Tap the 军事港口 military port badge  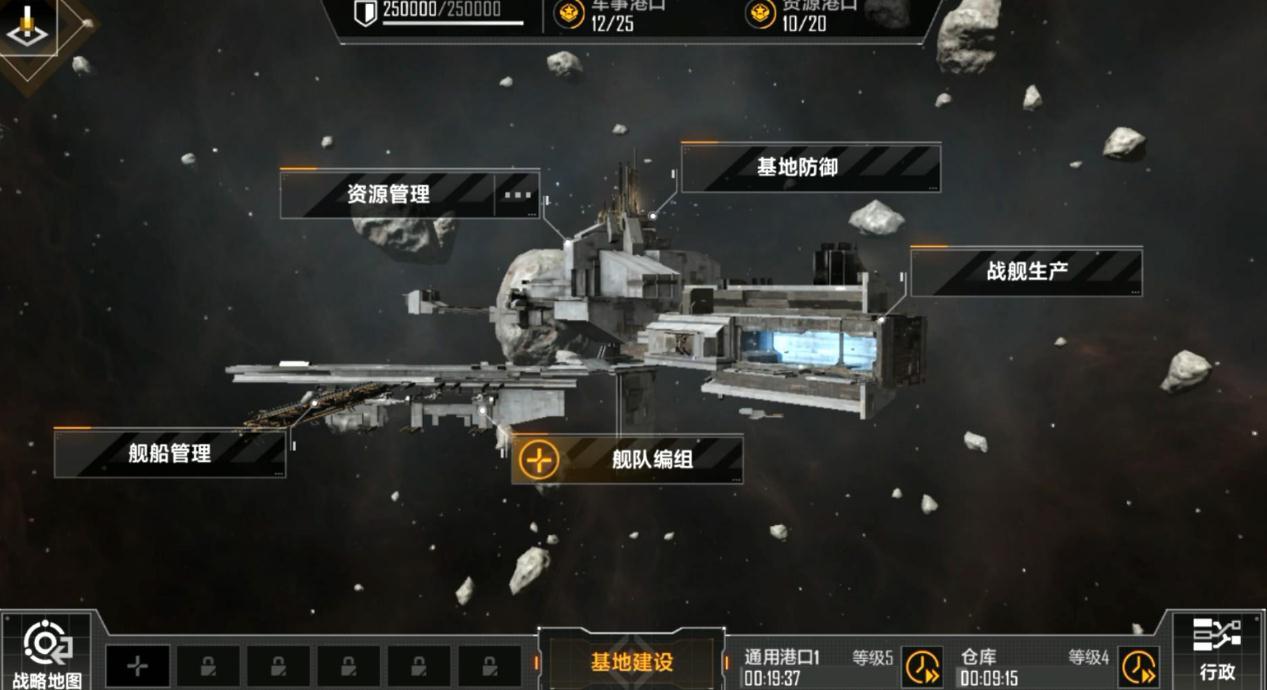coord(569,14)
